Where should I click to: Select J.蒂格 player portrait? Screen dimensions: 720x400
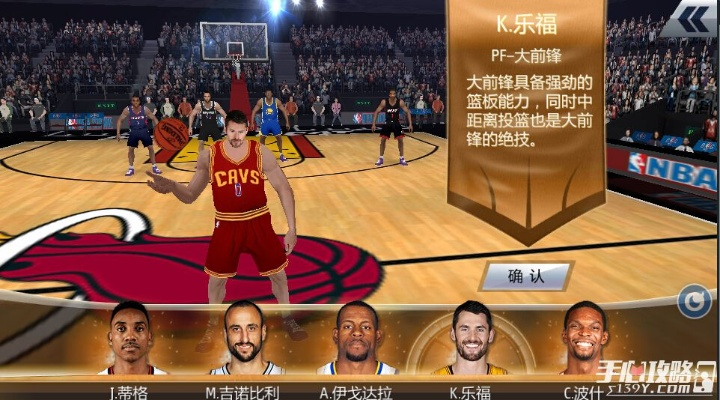[x=130, y=338]
